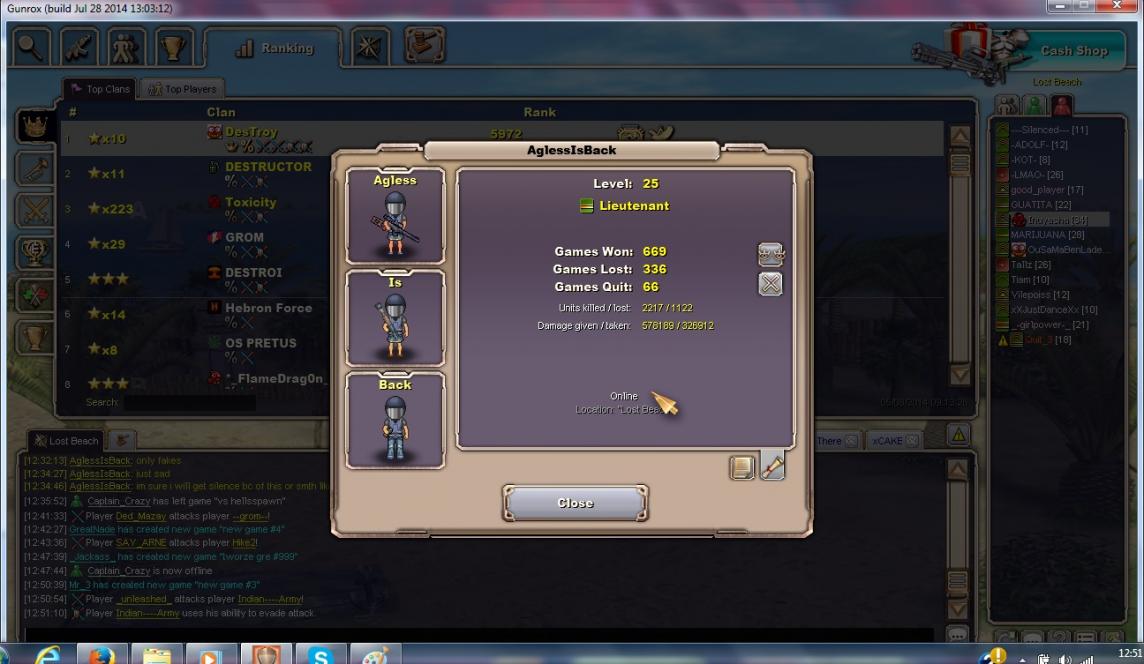Switch to the Top Players tab
The image size is (1144, 664).
pos(182,89)
